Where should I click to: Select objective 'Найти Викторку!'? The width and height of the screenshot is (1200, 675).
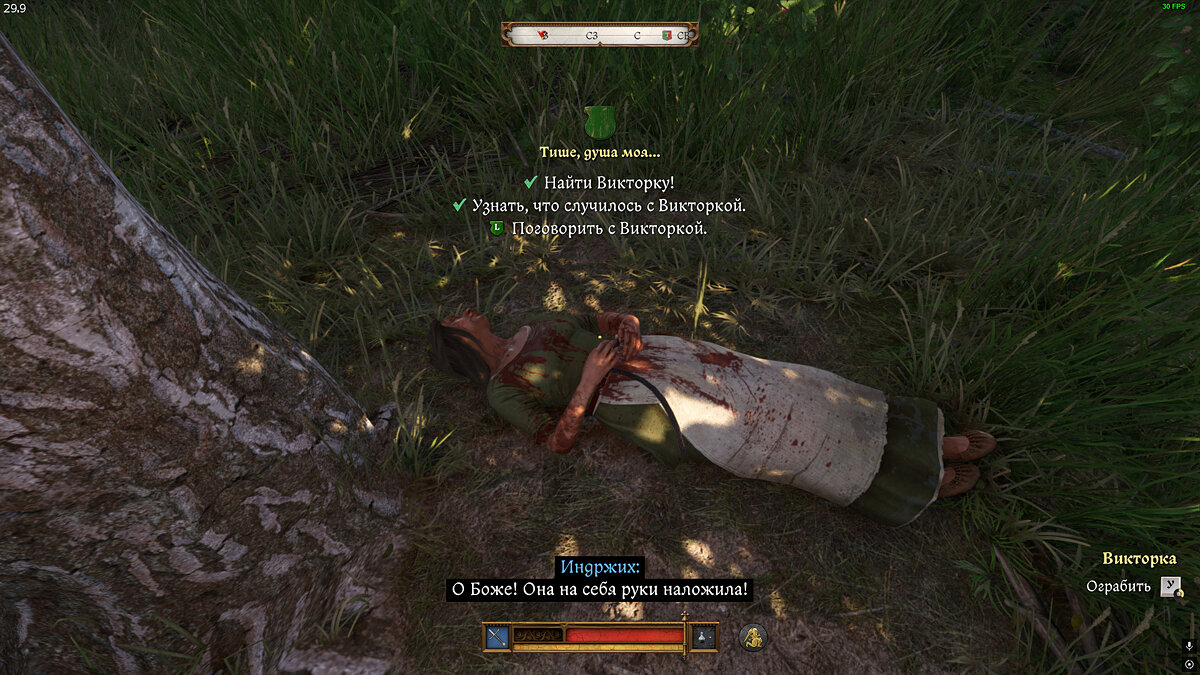pos(609,182)
